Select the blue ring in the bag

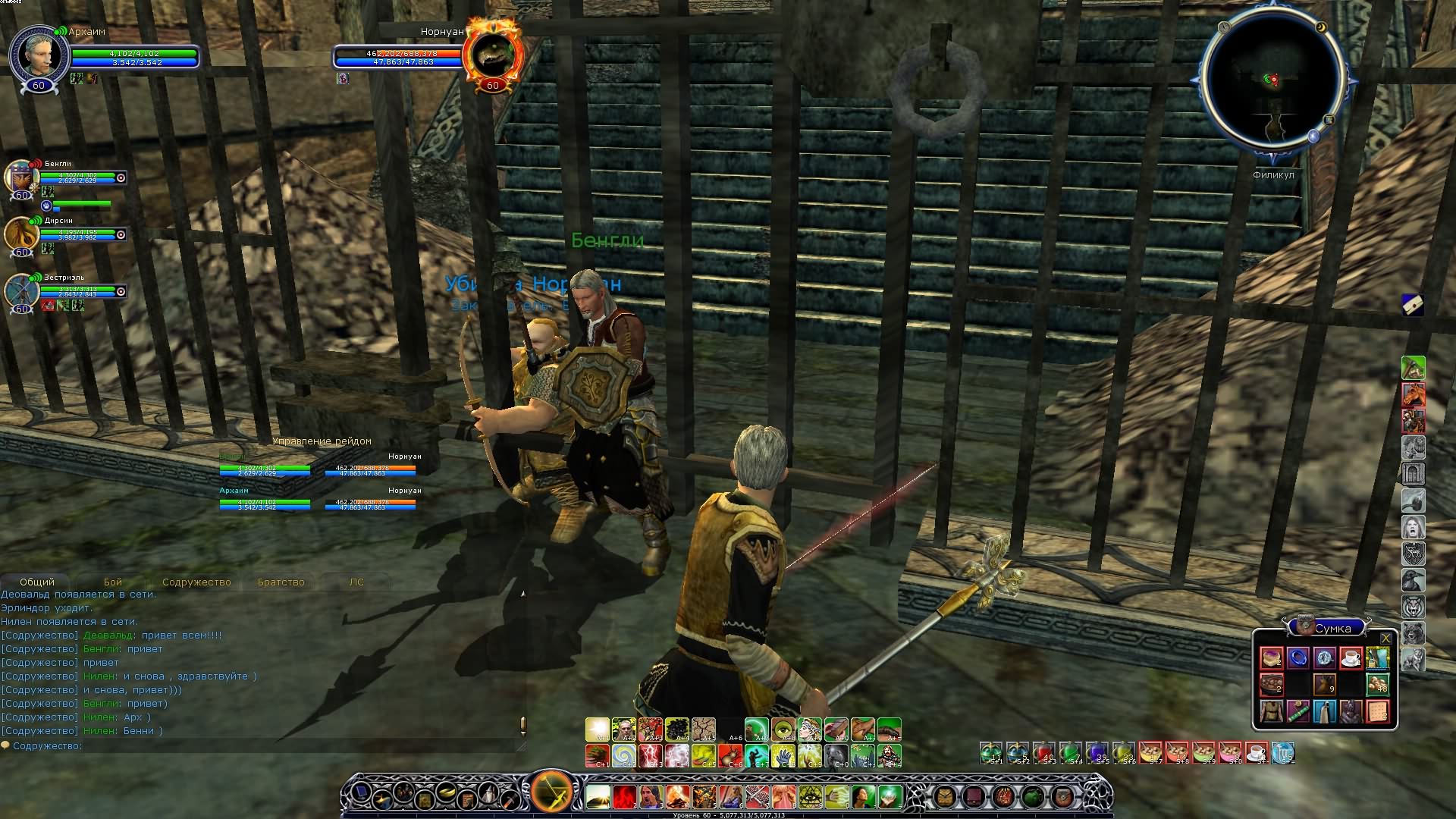[1298, 657]
